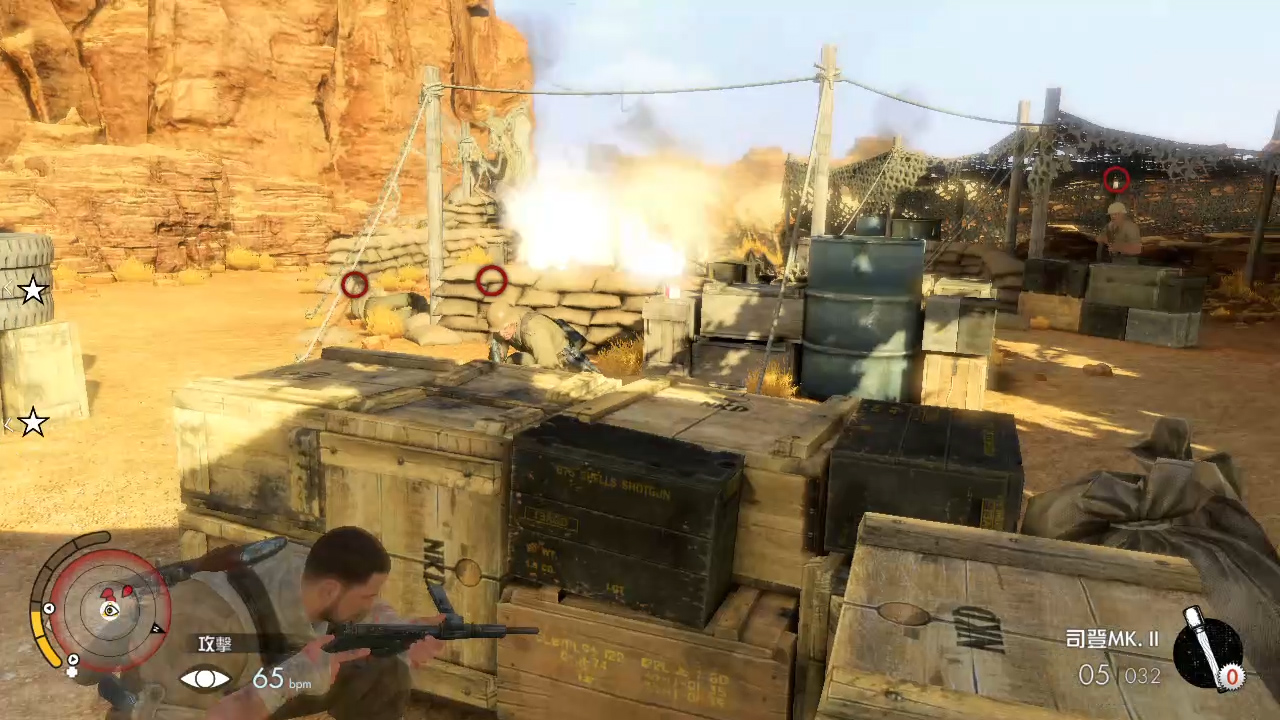Select the white eye visibility icon
1280x720 pixels.
[205, 679]
